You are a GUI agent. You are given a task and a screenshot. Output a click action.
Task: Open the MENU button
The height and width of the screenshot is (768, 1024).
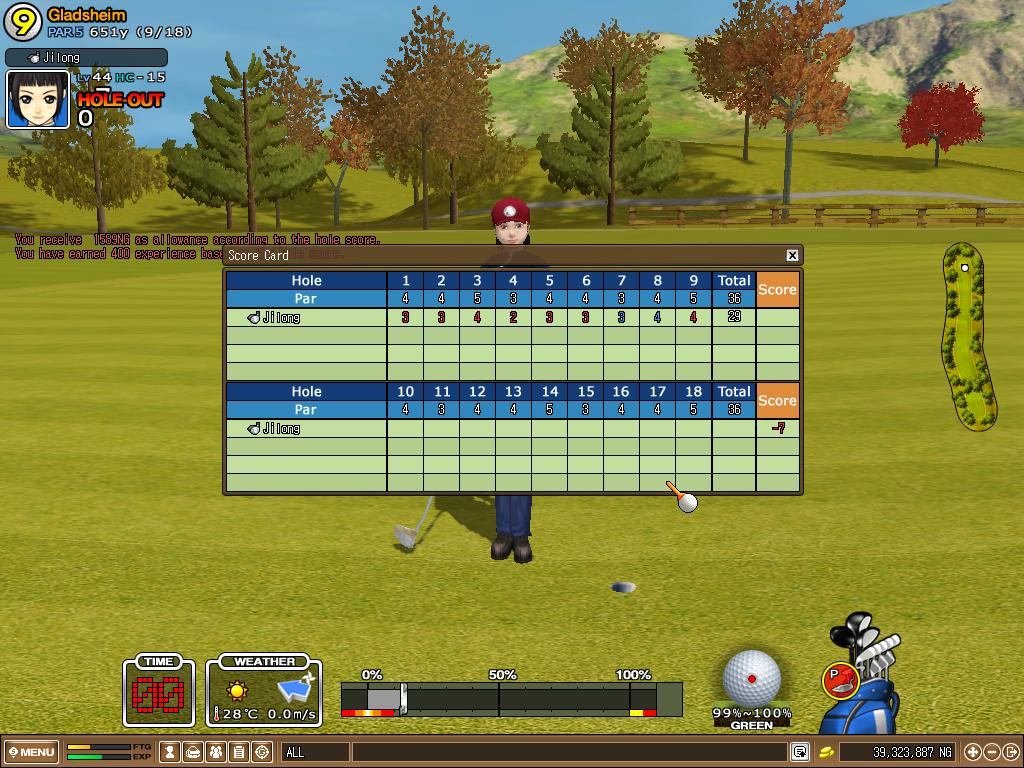[32, 752]
